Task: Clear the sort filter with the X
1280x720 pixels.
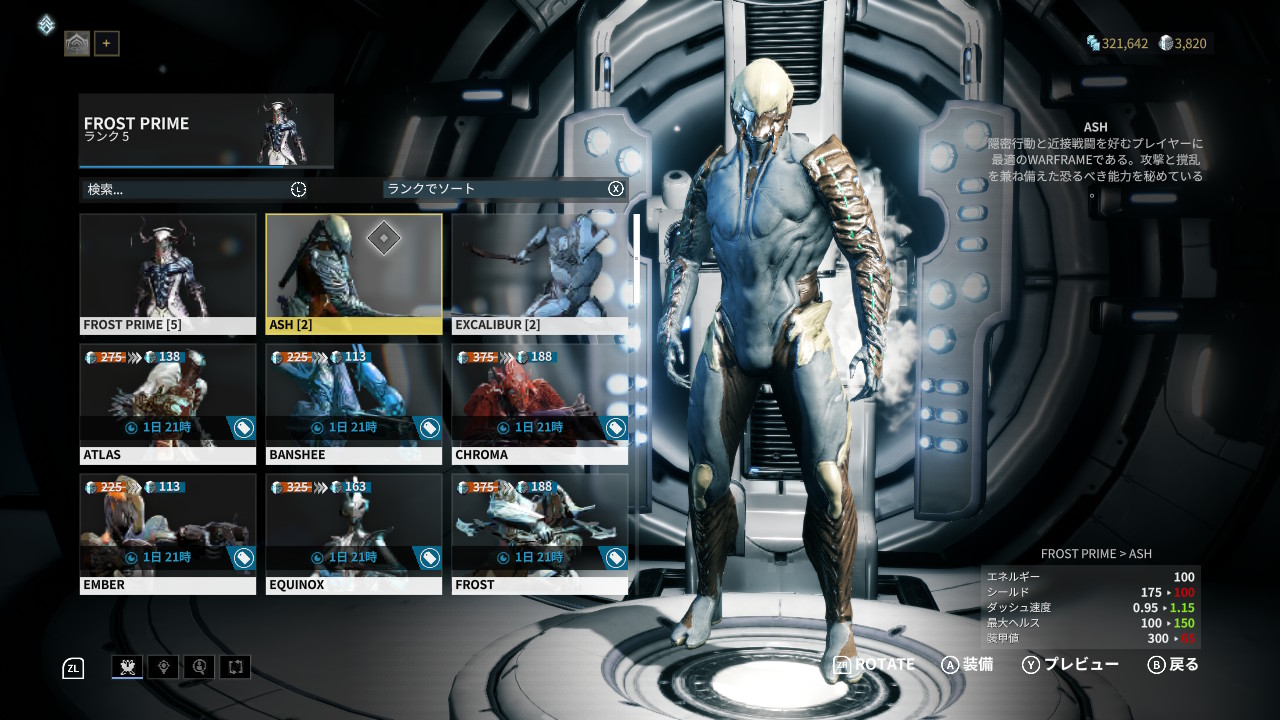Action: tap(616, 189)
